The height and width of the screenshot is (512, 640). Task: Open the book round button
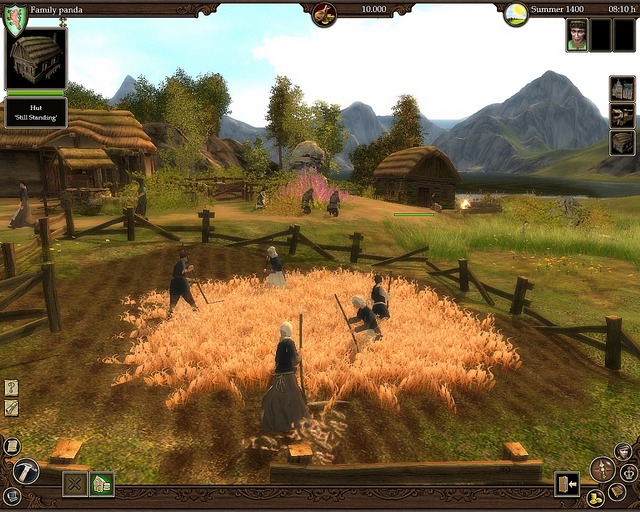coord(617,492)
